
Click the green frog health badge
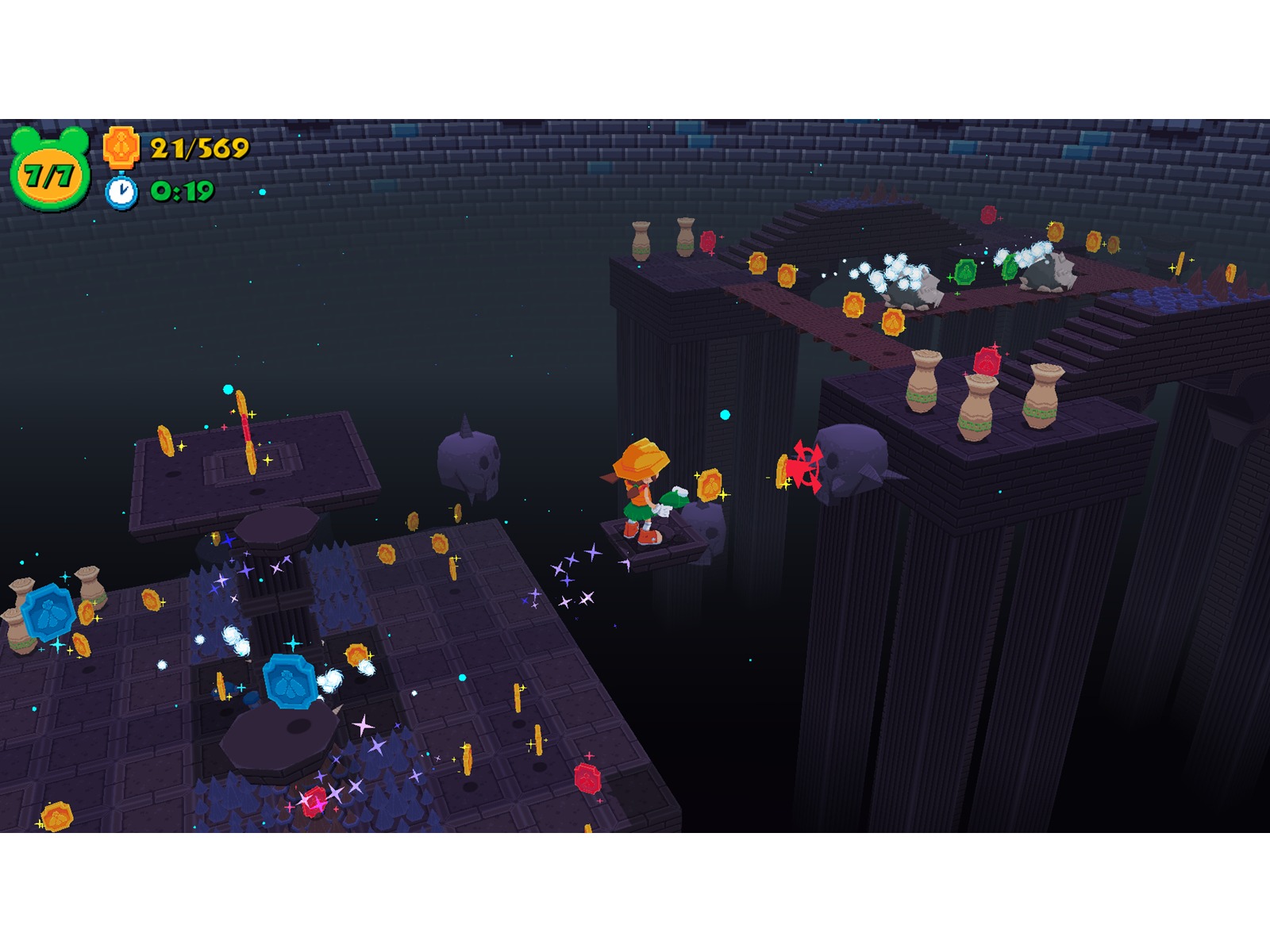[49, 170]
